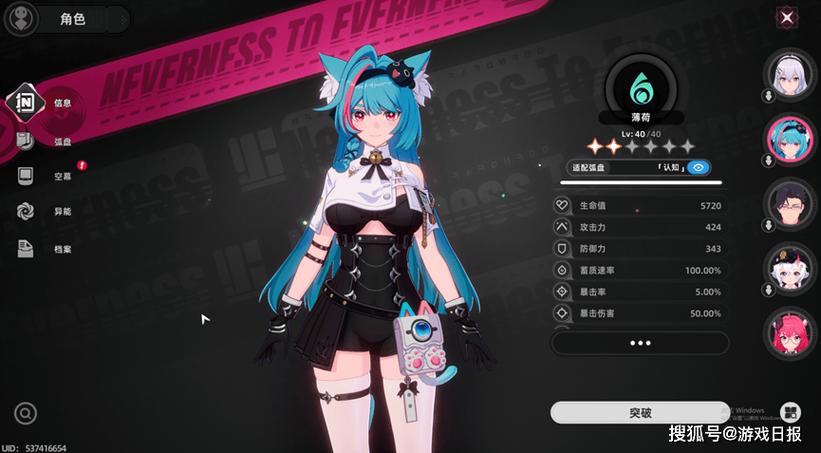
Task: Click the 角色 header button
Action: [72, 18]
